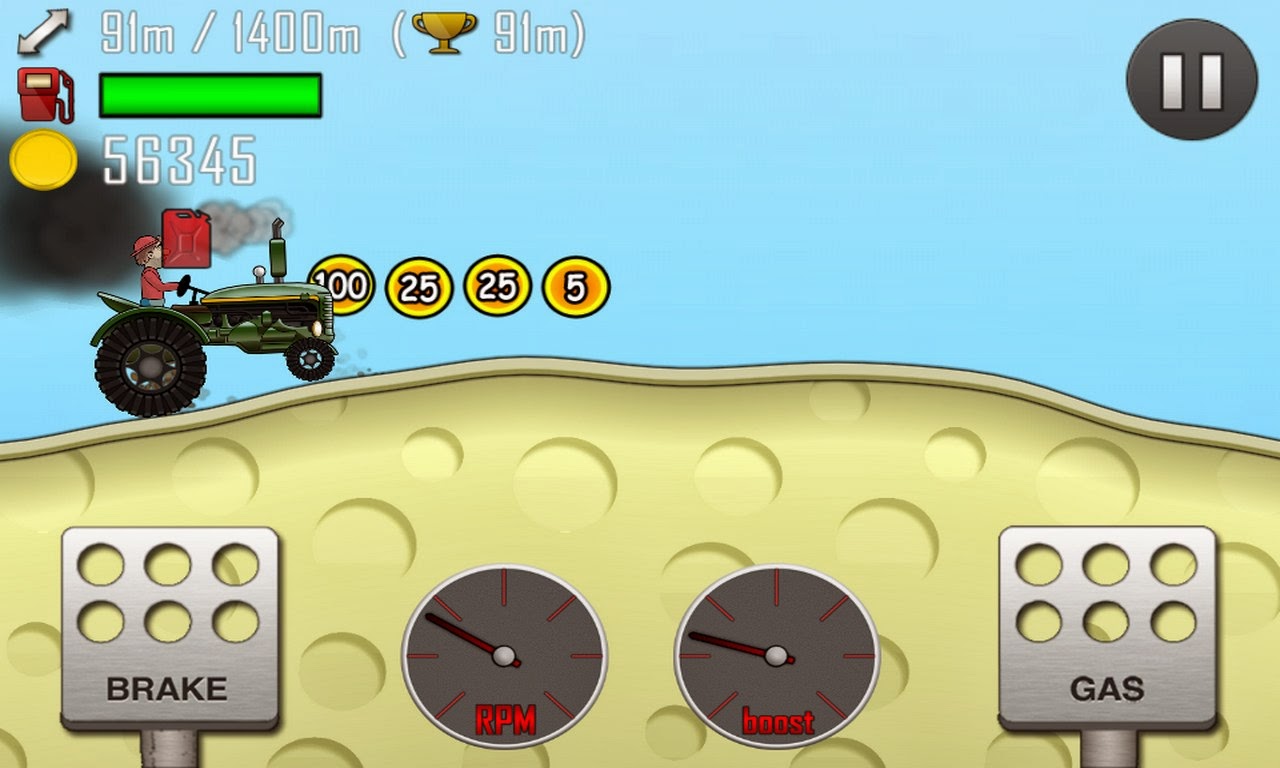Viewport: 1280px width, 768px height.
Task: Click the green fuel level bar
Action: tap(208, 94)
